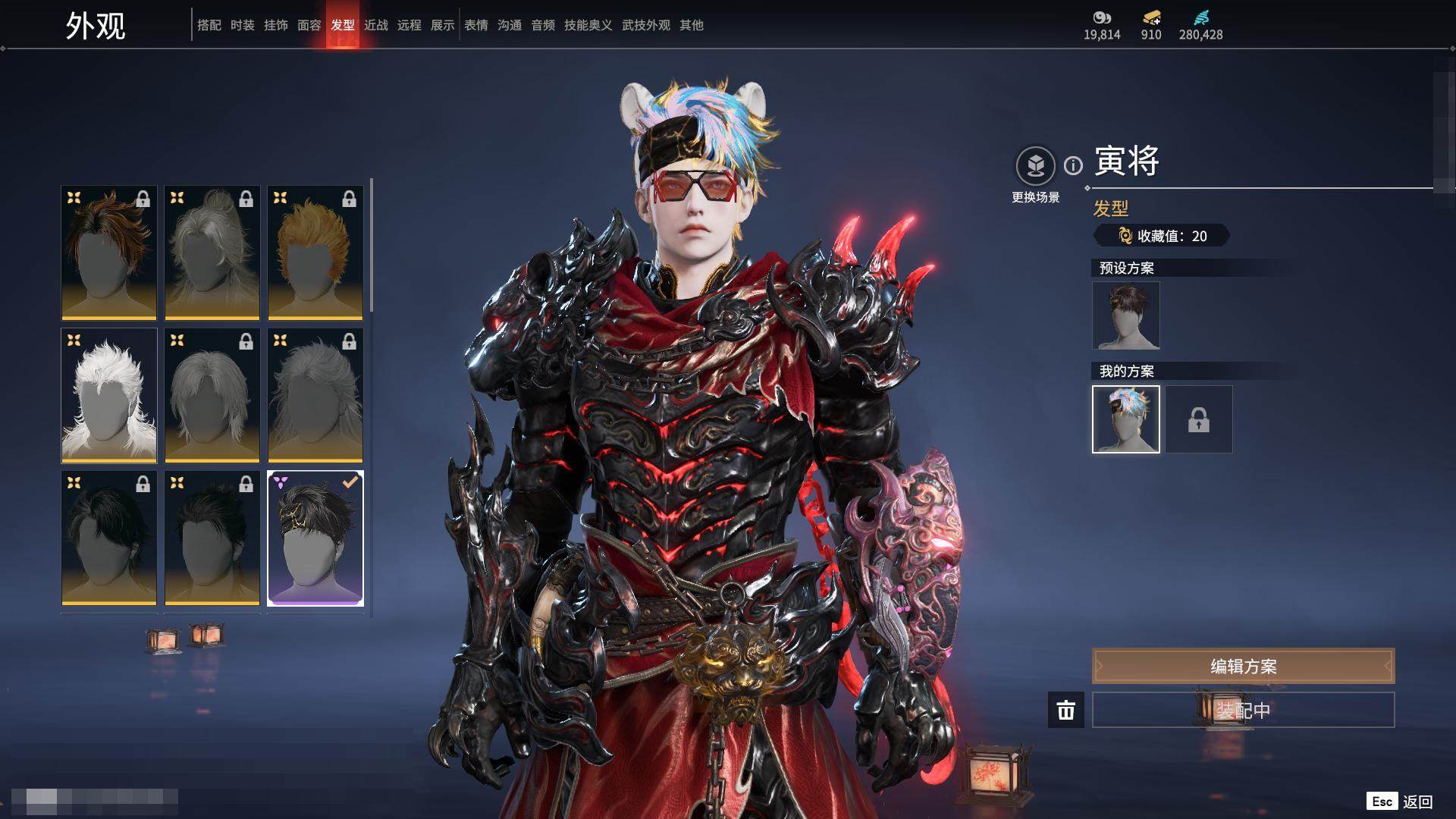Open the 表情 tab
Viewport: 1456px width, 819px height.
476,25
